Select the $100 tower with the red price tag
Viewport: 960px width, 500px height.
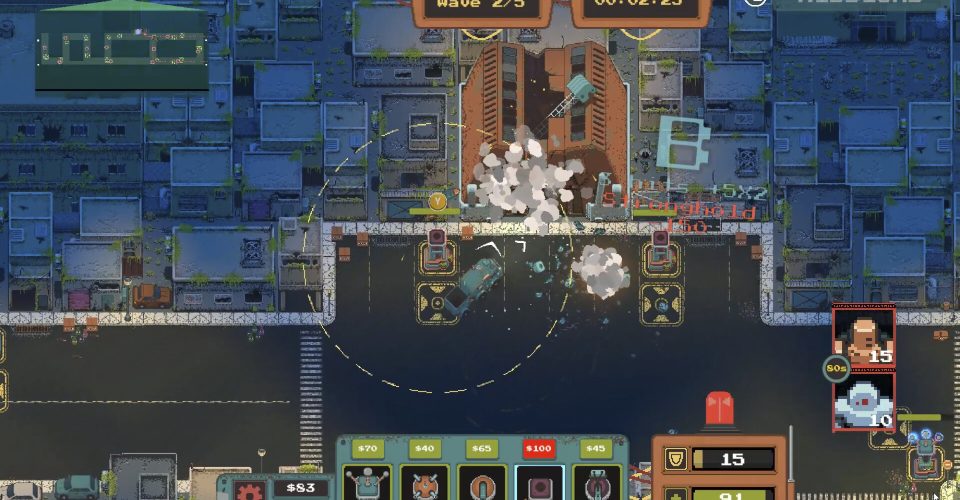pyautogui.click(x=539, y=482)
